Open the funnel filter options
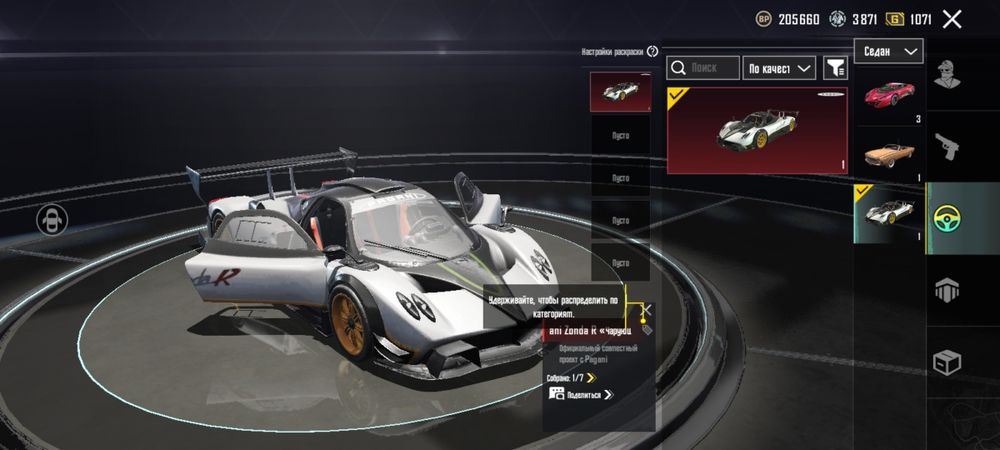 pos(835,68)
